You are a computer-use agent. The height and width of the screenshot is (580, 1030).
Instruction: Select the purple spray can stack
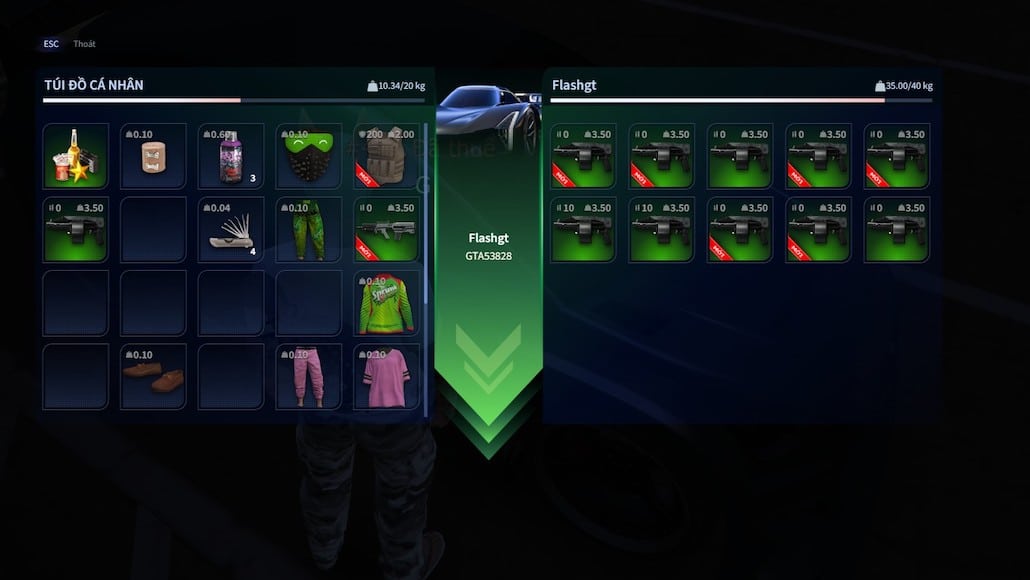point(231,157)
